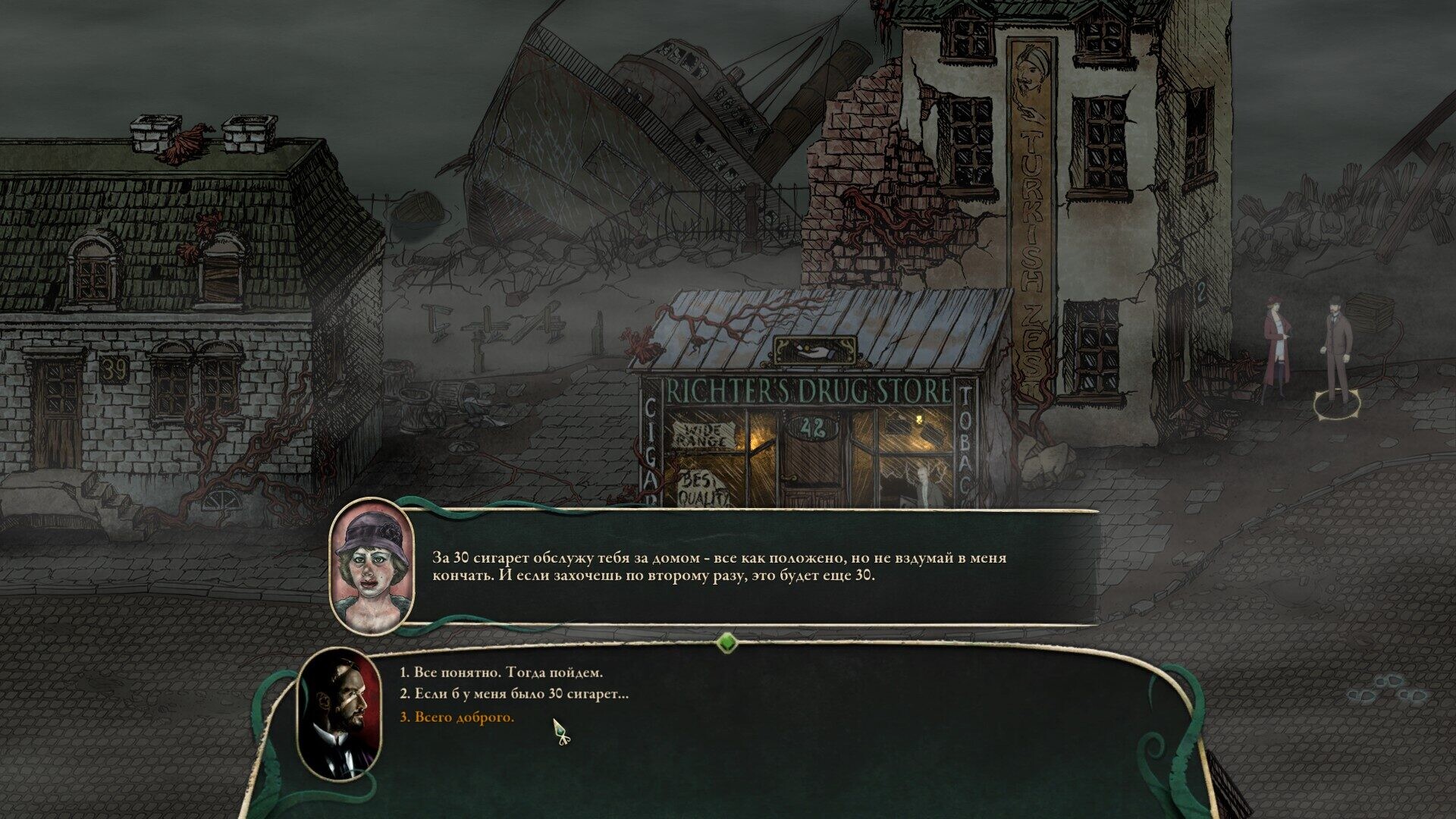
Task: Pick the "Всего доброго." farewell option
Action: 457,717
